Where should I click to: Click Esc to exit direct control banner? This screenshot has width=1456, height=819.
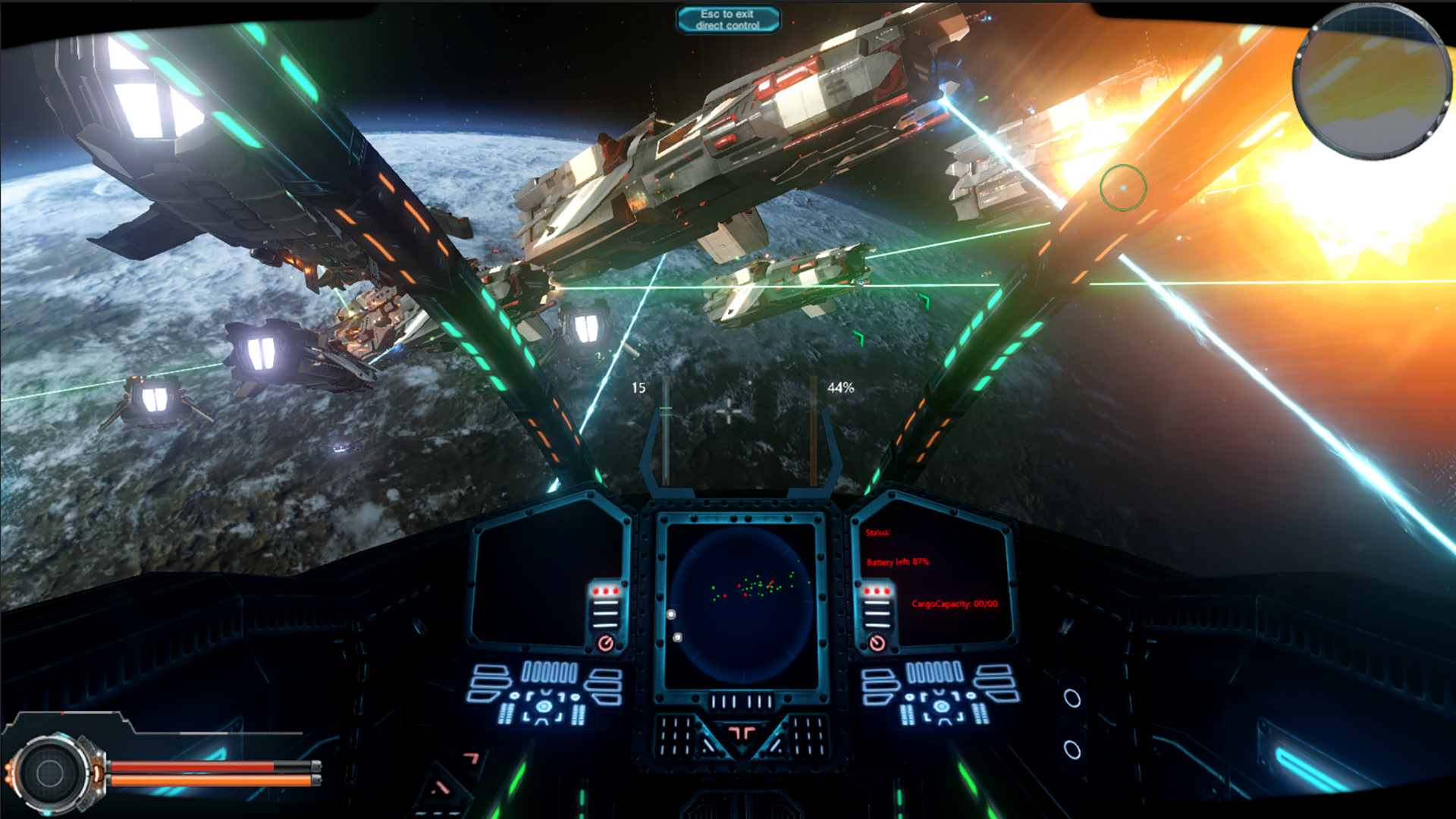click(x=729, y=18)
